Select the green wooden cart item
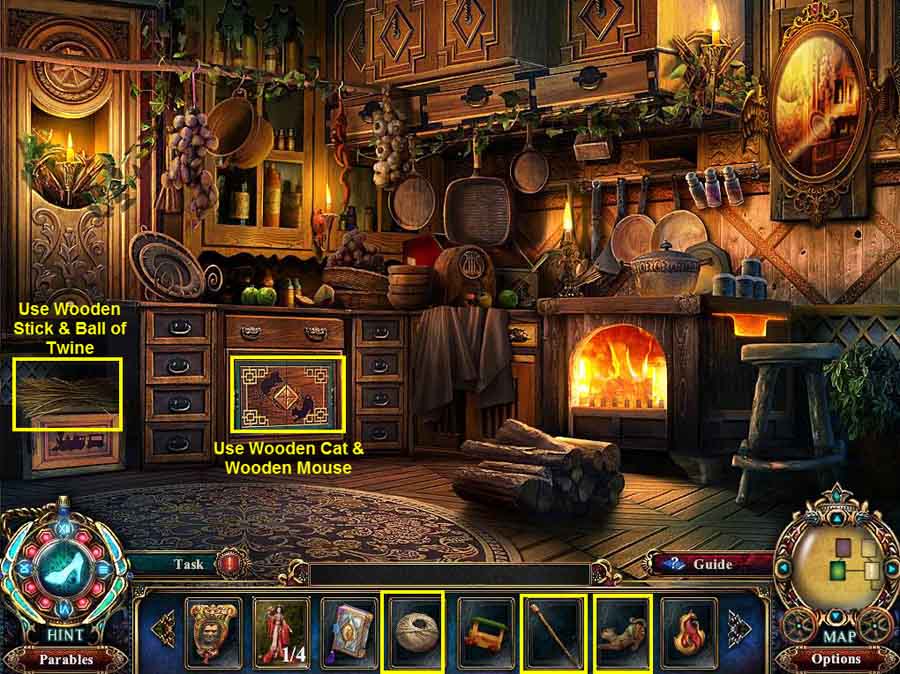Screen dimensions: 900x674 (x=485, y=632)
